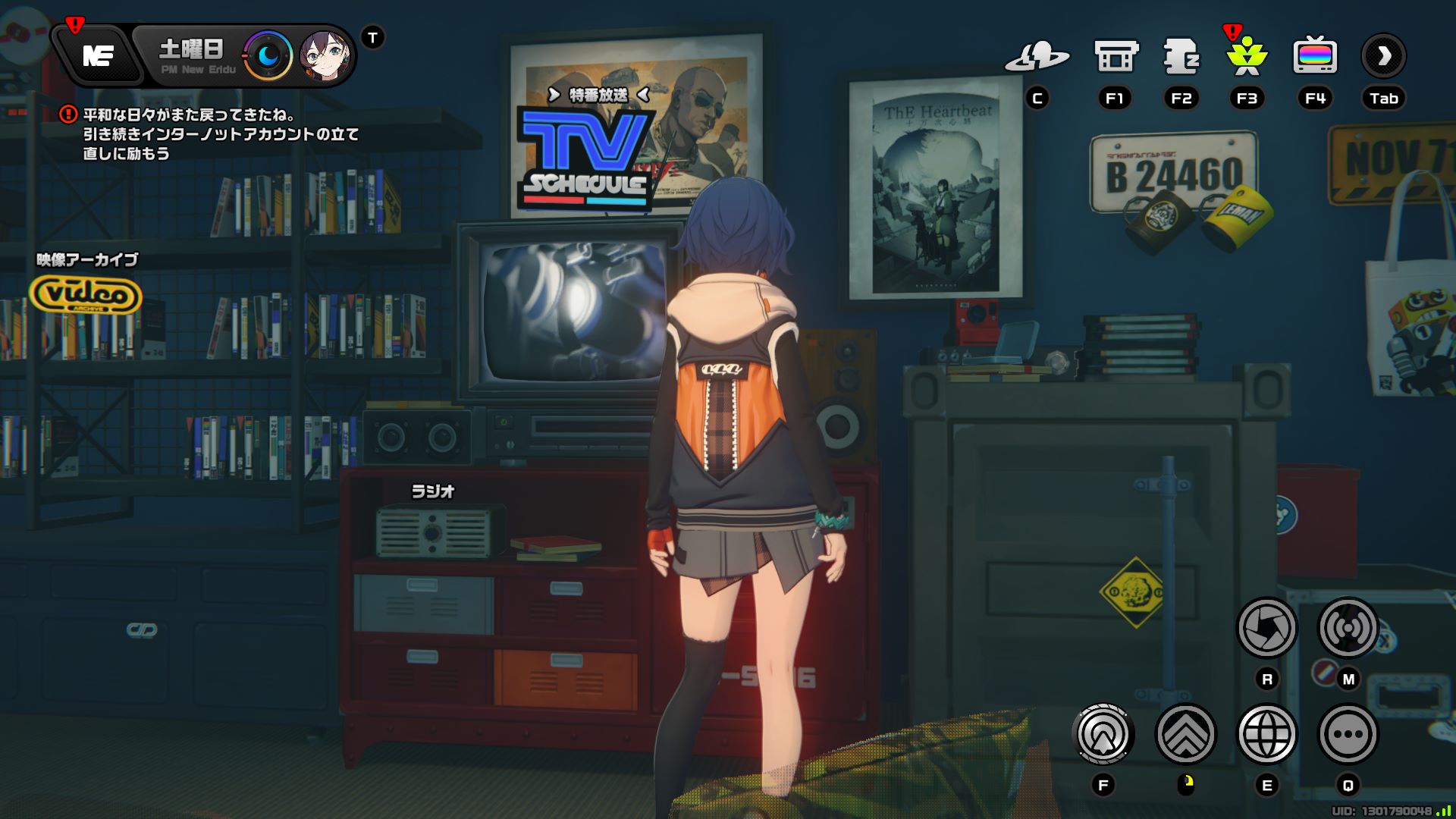The image size is (1456, 819).
Task: Open the colorful TV HDD icon (F4)
Action: 1314,55
